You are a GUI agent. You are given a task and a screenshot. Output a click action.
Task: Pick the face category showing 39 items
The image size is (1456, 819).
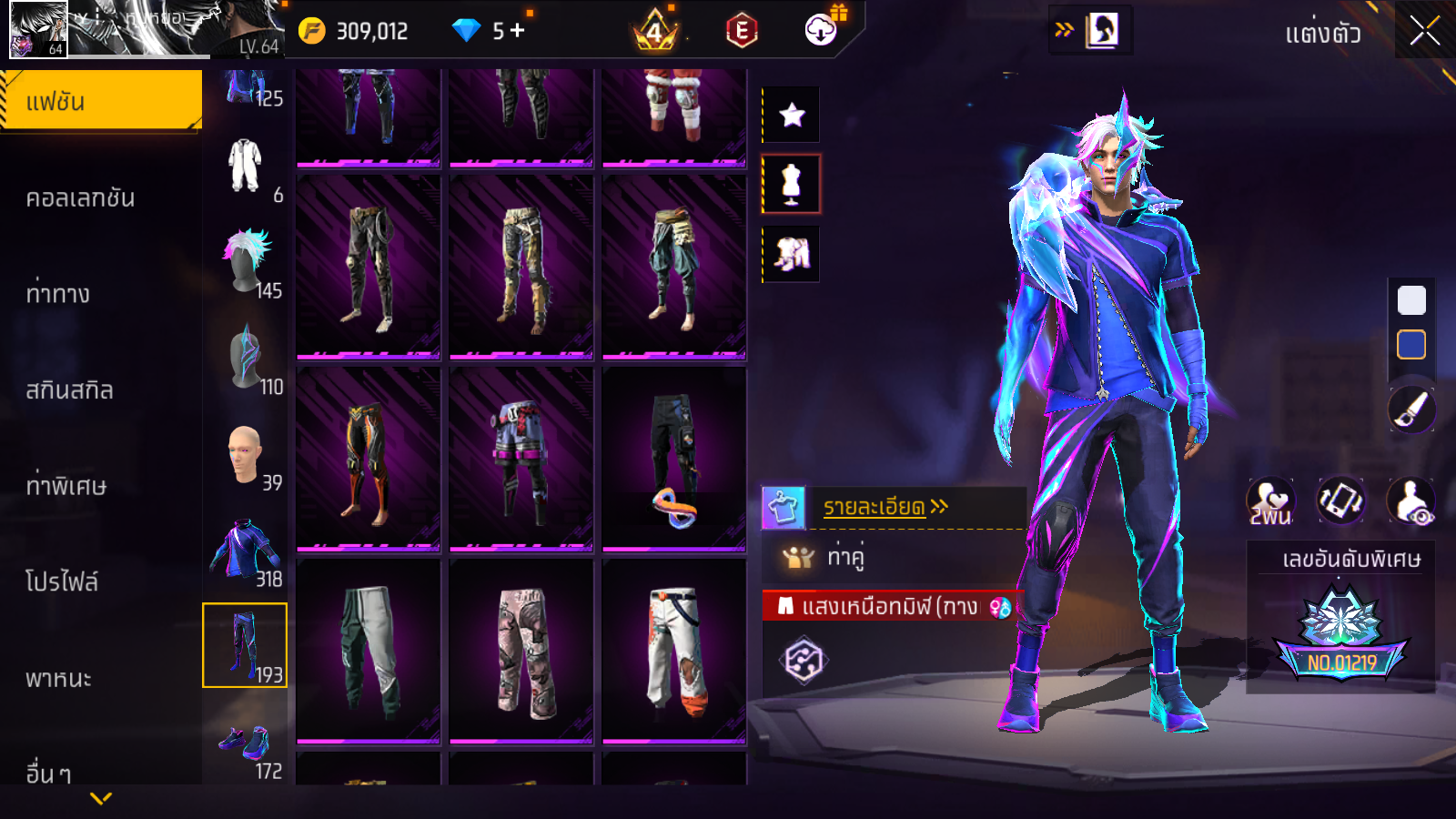[x=246, y=455]
